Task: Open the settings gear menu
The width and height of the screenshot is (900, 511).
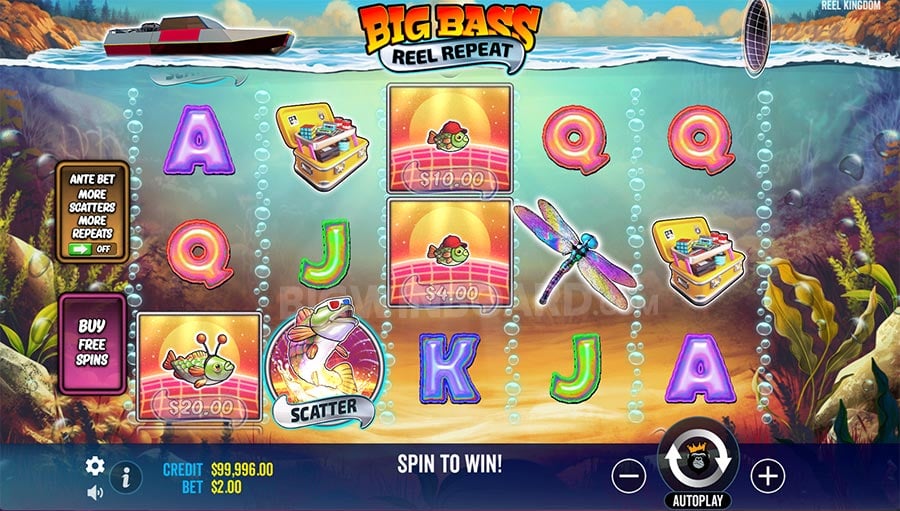Action: click(x=95, y=466)
